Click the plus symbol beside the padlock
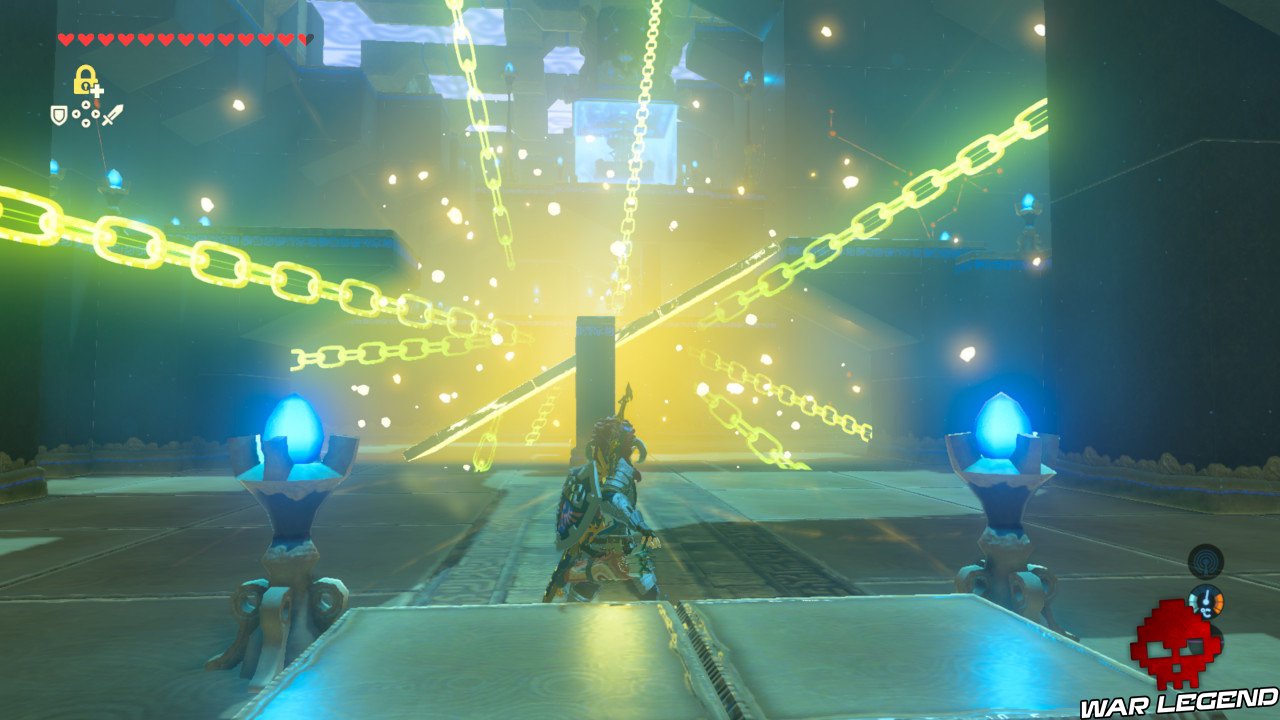 click(x=97, y=91)
